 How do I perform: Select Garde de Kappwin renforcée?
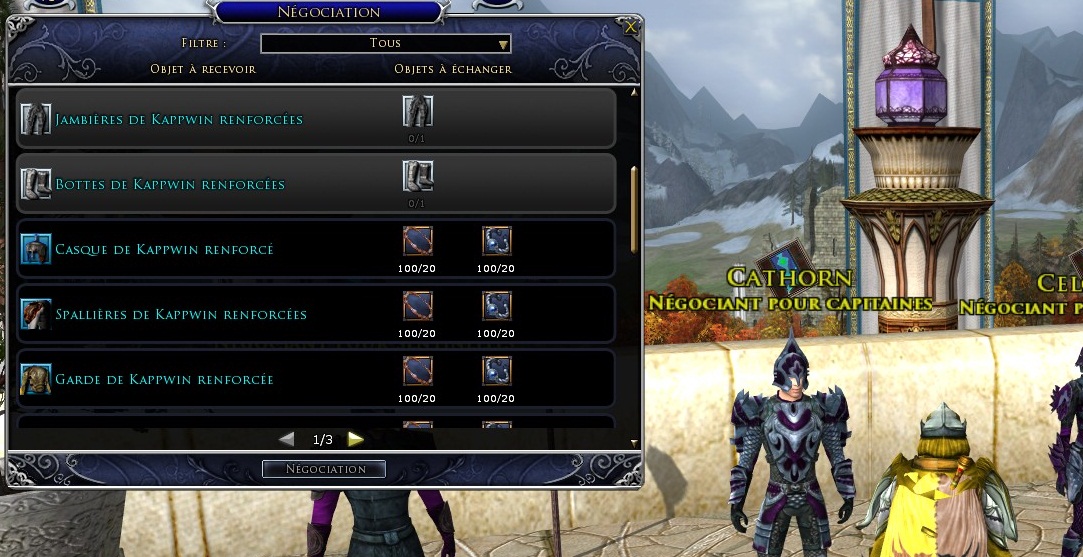pyautogui.click(x=165, y=379)
